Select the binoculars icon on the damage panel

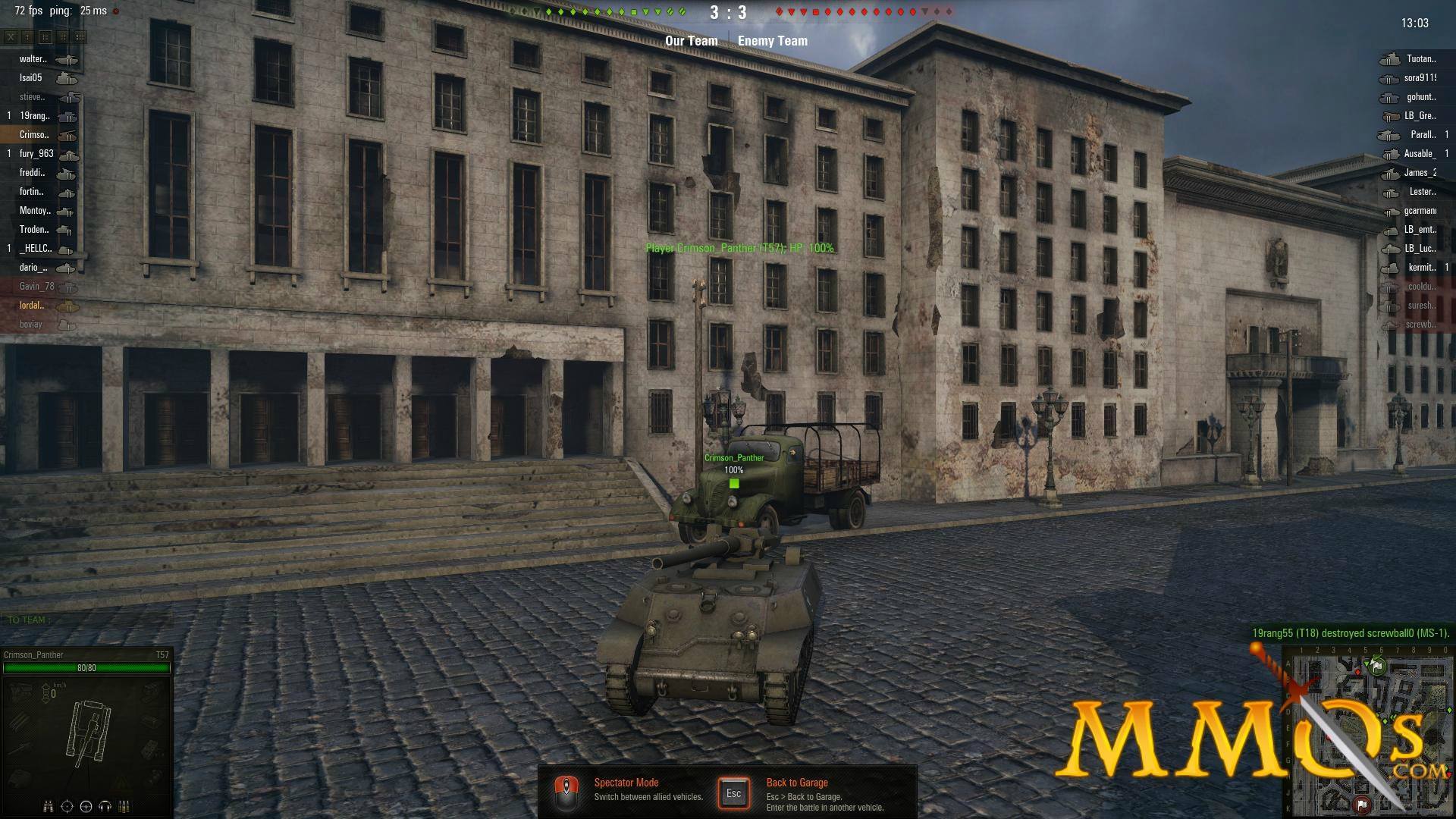[47, 806]
